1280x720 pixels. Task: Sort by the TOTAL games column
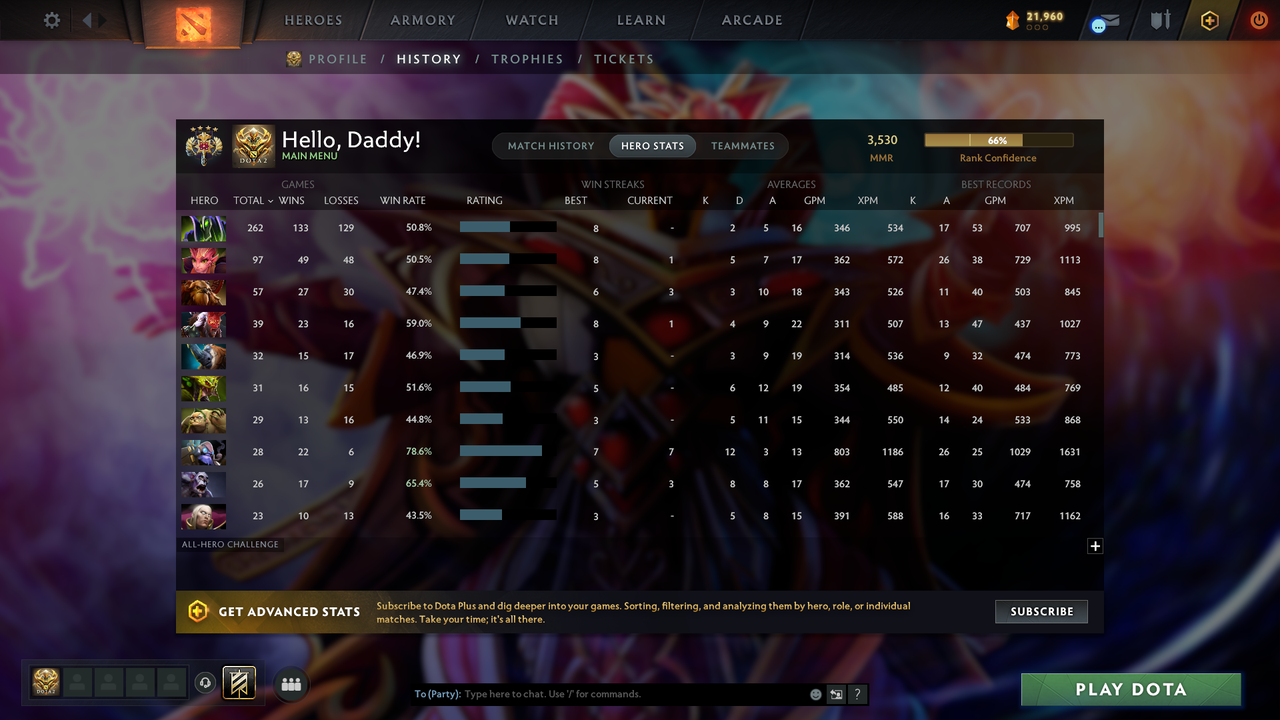coord(251,200)
